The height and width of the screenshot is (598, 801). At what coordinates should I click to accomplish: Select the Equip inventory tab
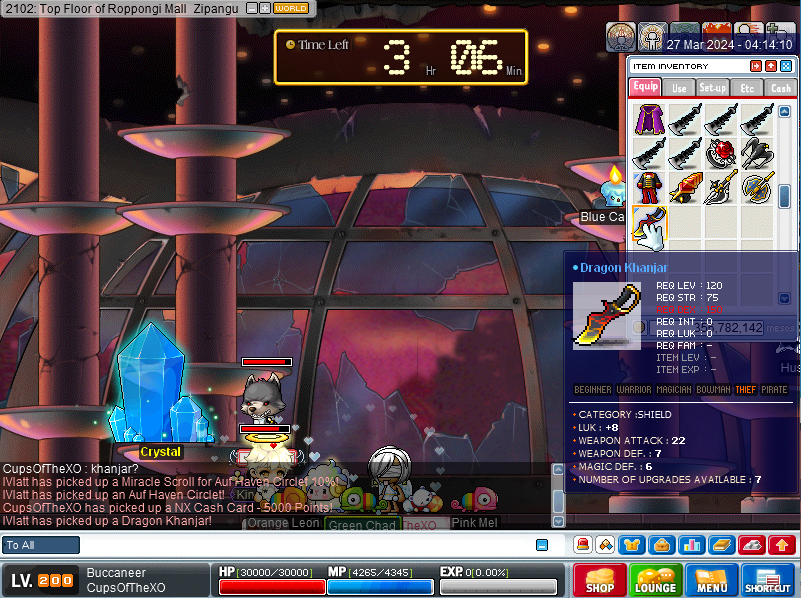[x=645, y=87]
